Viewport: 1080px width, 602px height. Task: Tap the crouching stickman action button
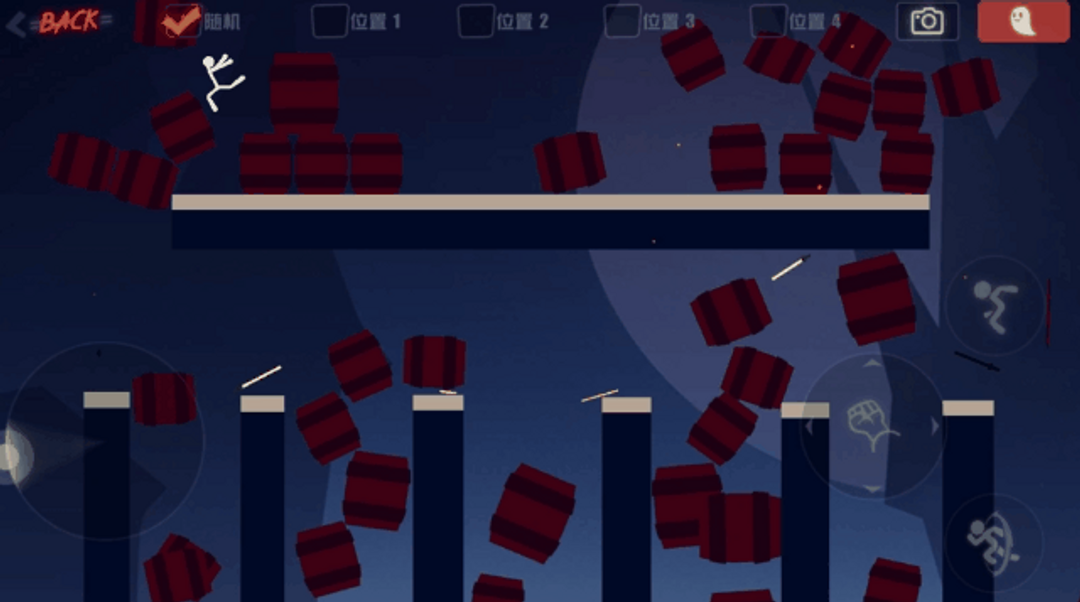pyautogui.click(x=994, y=305)
